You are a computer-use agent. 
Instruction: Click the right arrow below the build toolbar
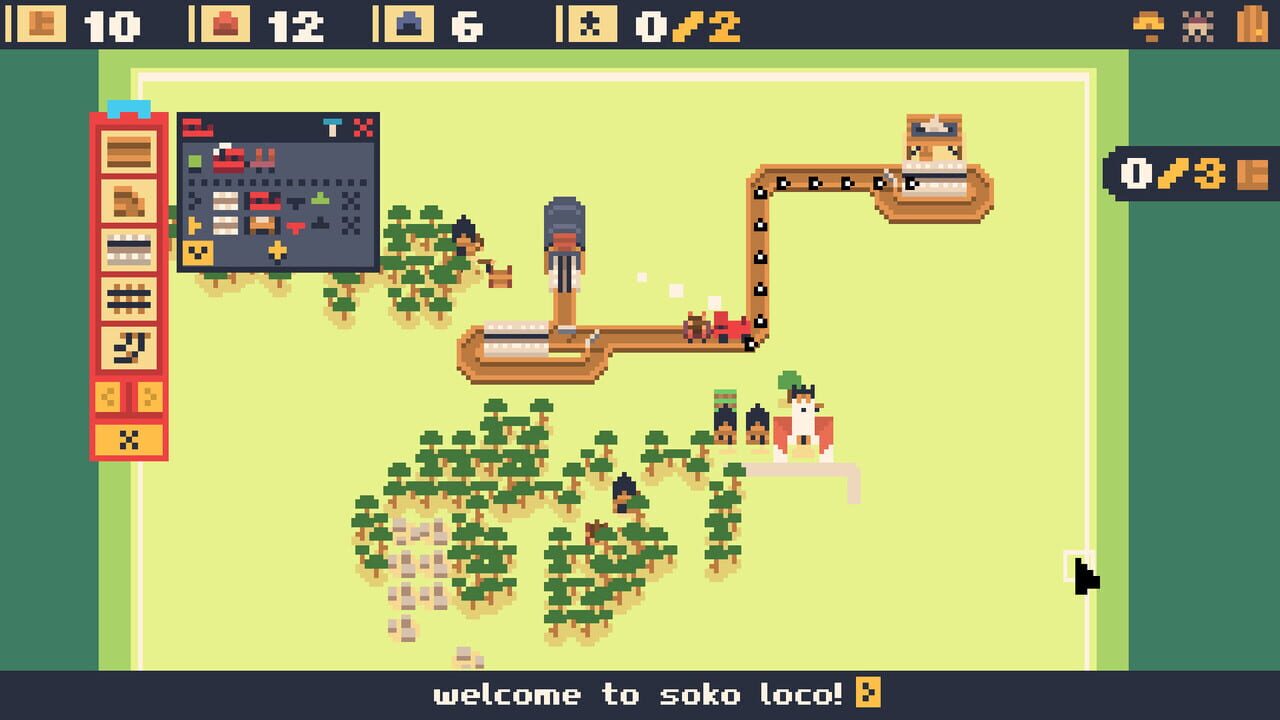click(148, 395)
